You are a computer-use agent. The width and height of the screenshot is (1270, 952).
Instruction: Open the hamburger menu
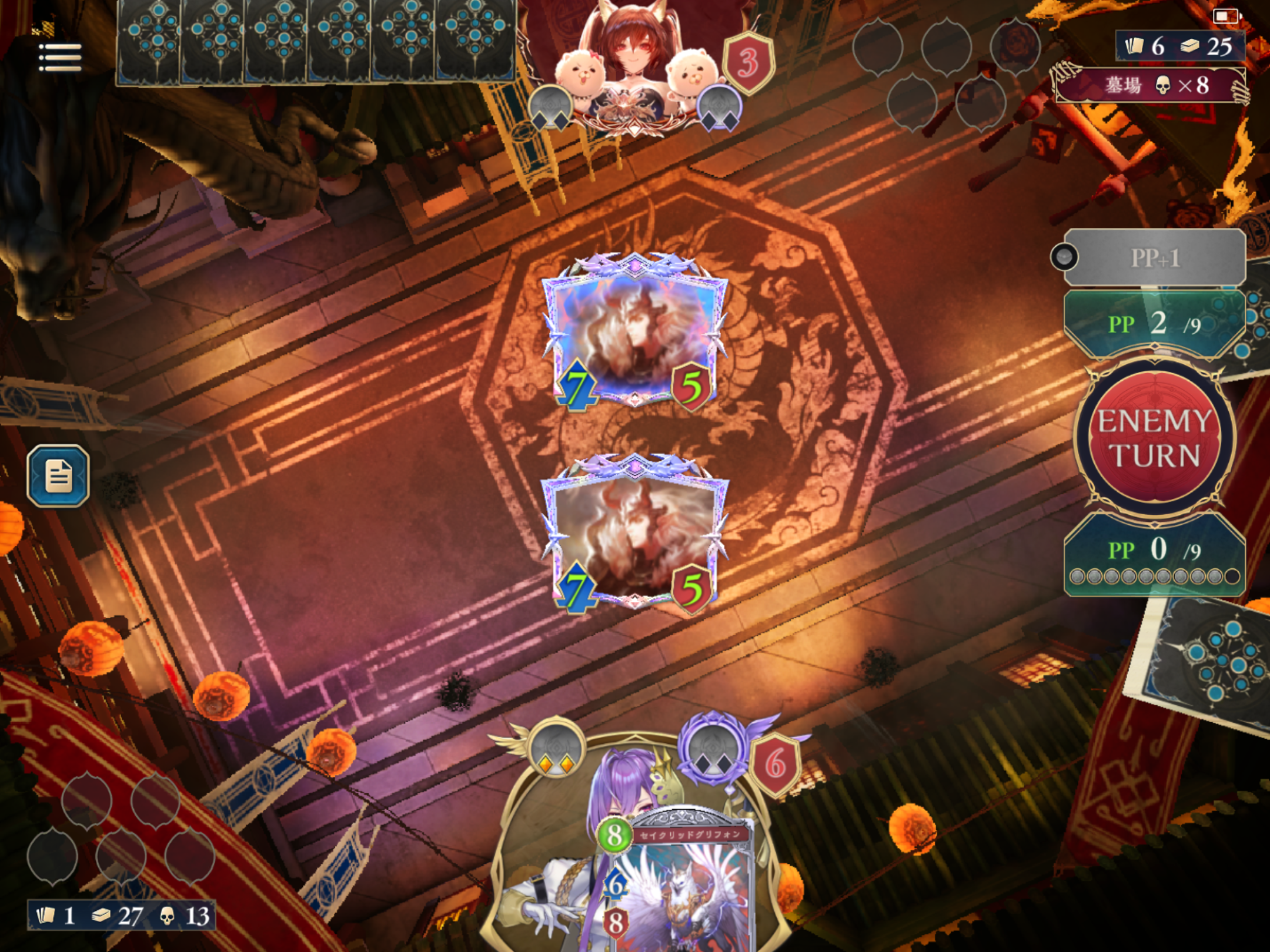point(60,57)
